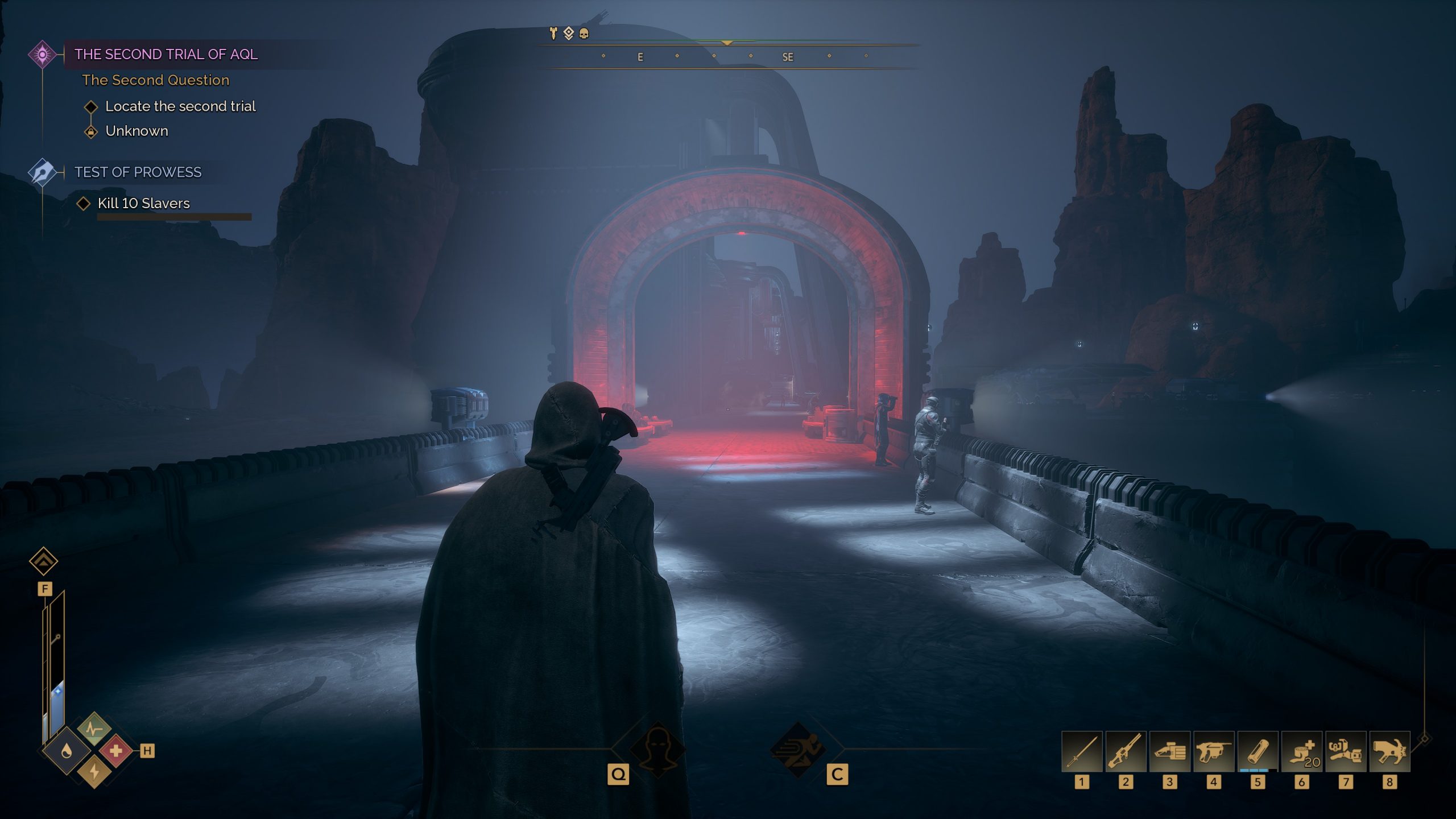Select the boxy cutter tool in slot 3
The image size is (1456, 819).
pyautogui.click(x=1169, y=751)
